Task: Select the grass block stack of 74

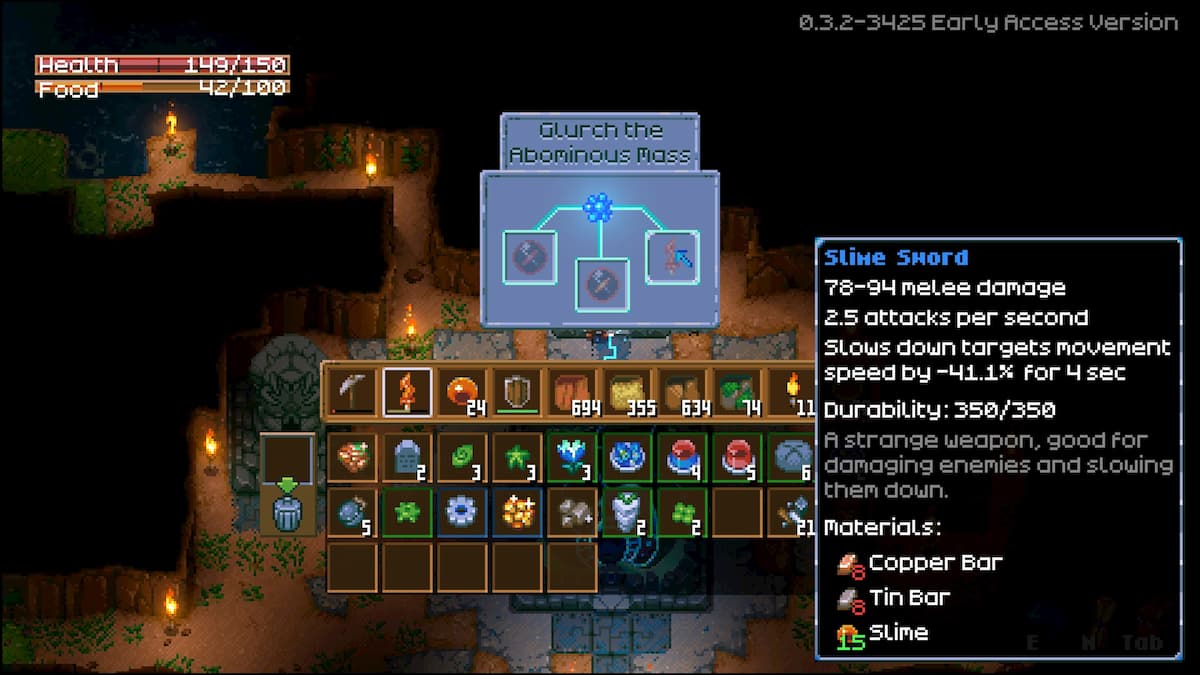Action: pos(737,392)
